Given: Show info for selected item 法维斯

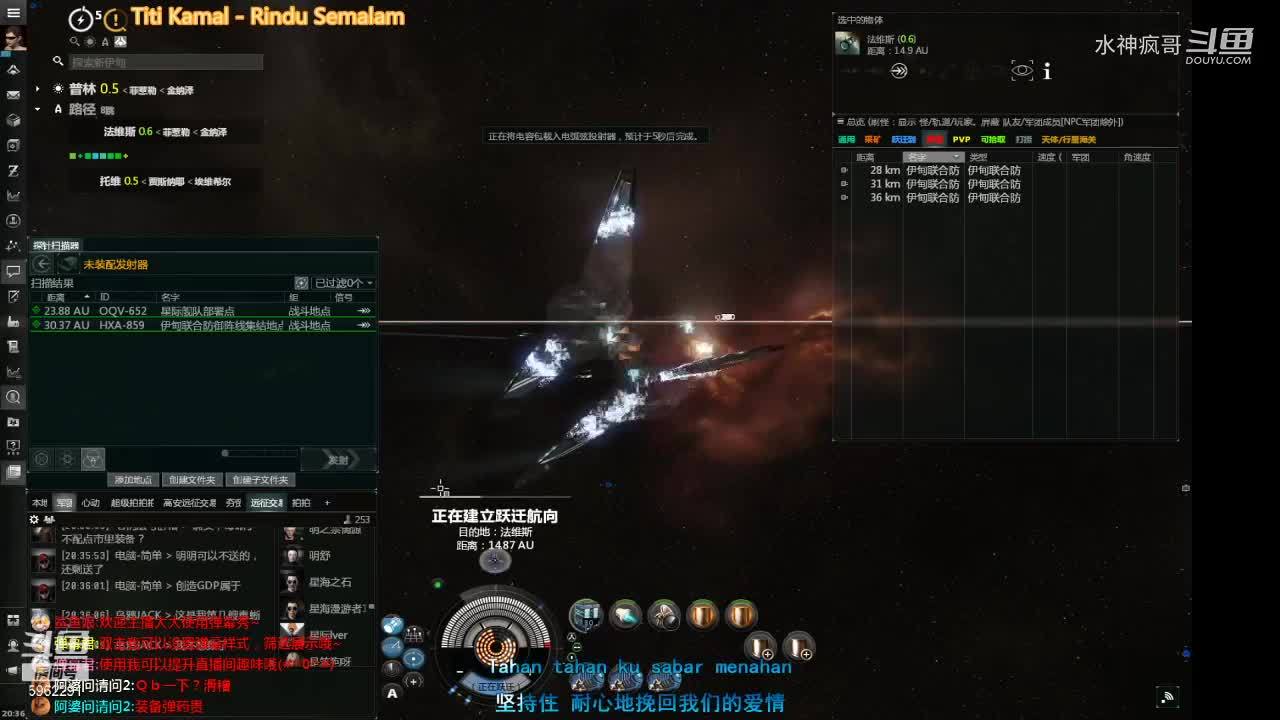Looking at the screenshot, I should [1047, 71].
